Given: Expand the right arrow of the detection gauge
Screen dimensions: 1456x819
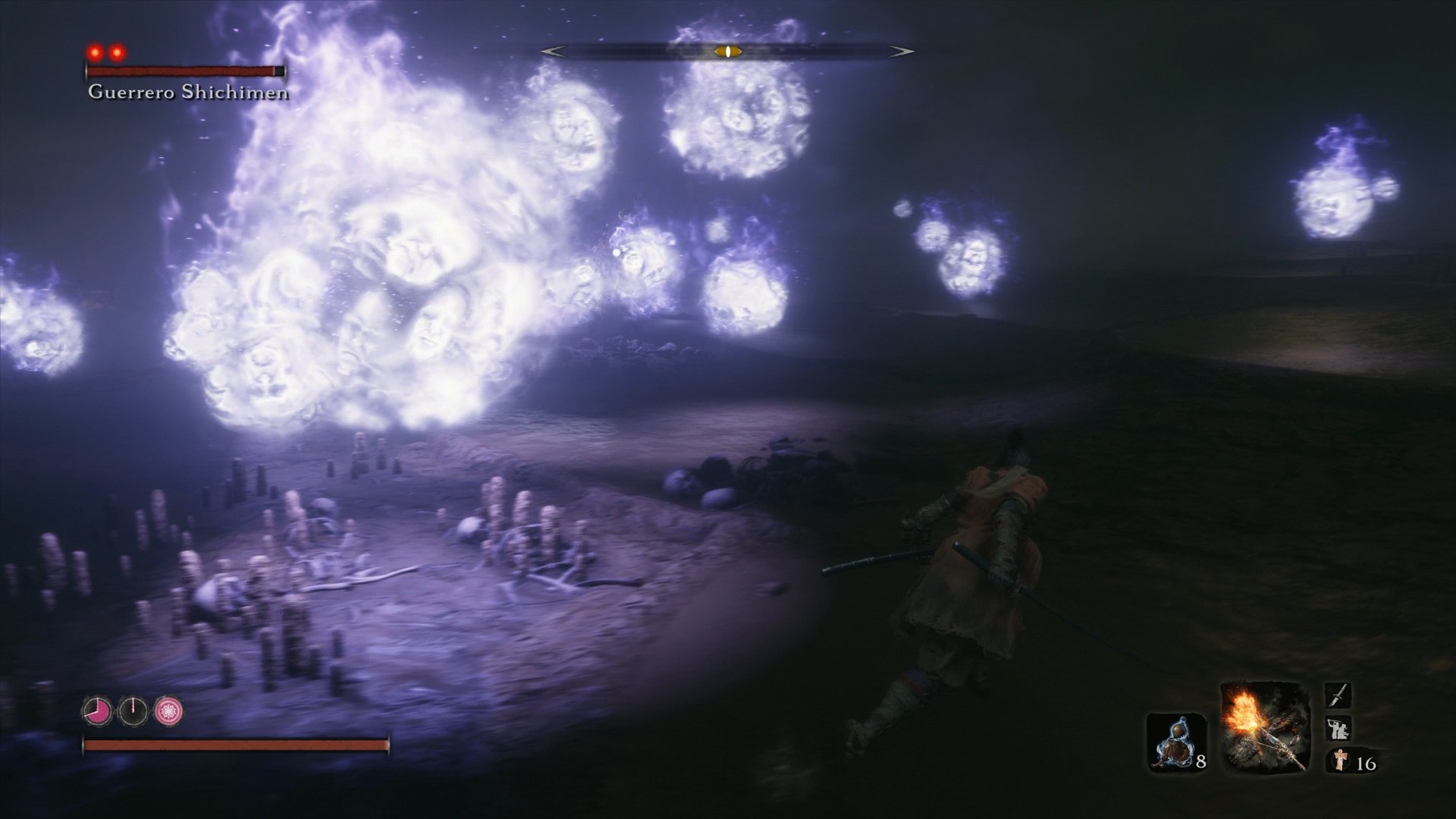Looking at the screenshot, I should click(901, 51).
